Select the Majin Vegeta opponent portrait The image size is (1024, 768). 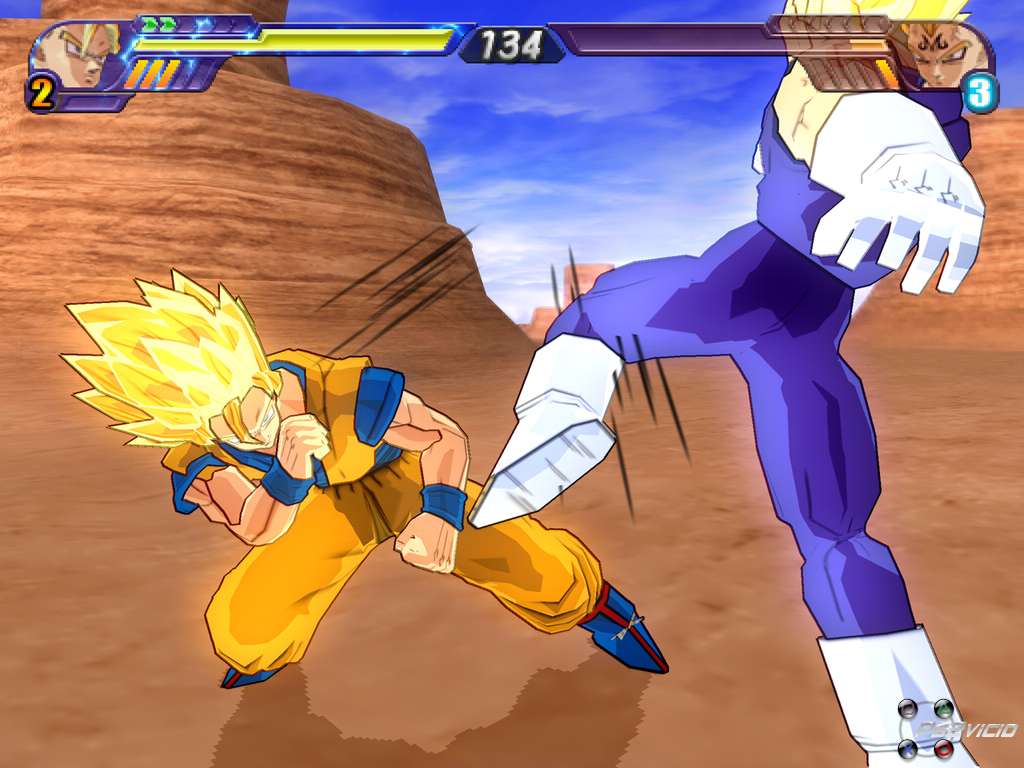pos(940,55)
